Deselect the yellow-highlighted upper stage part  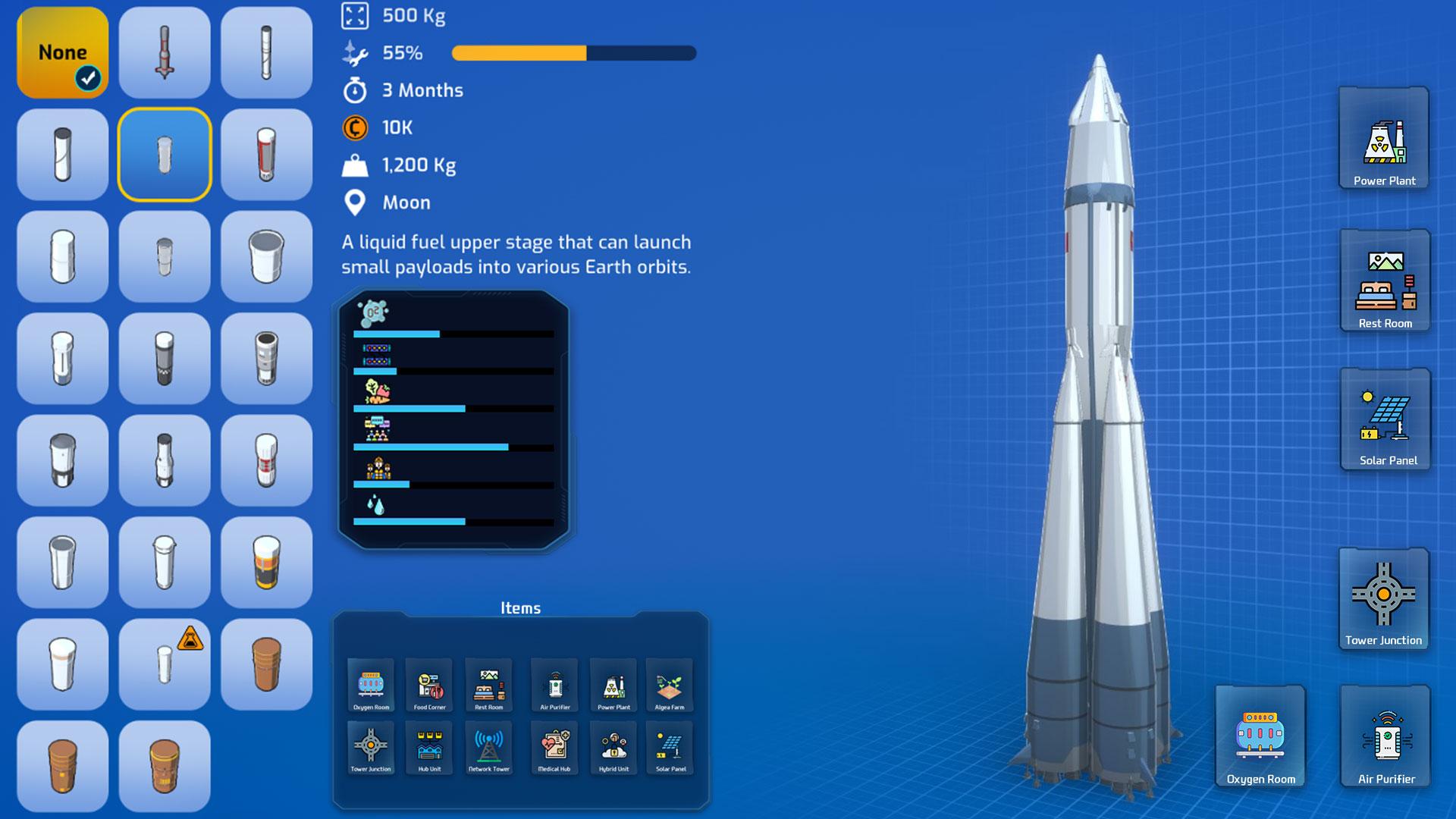click(164, 154)
